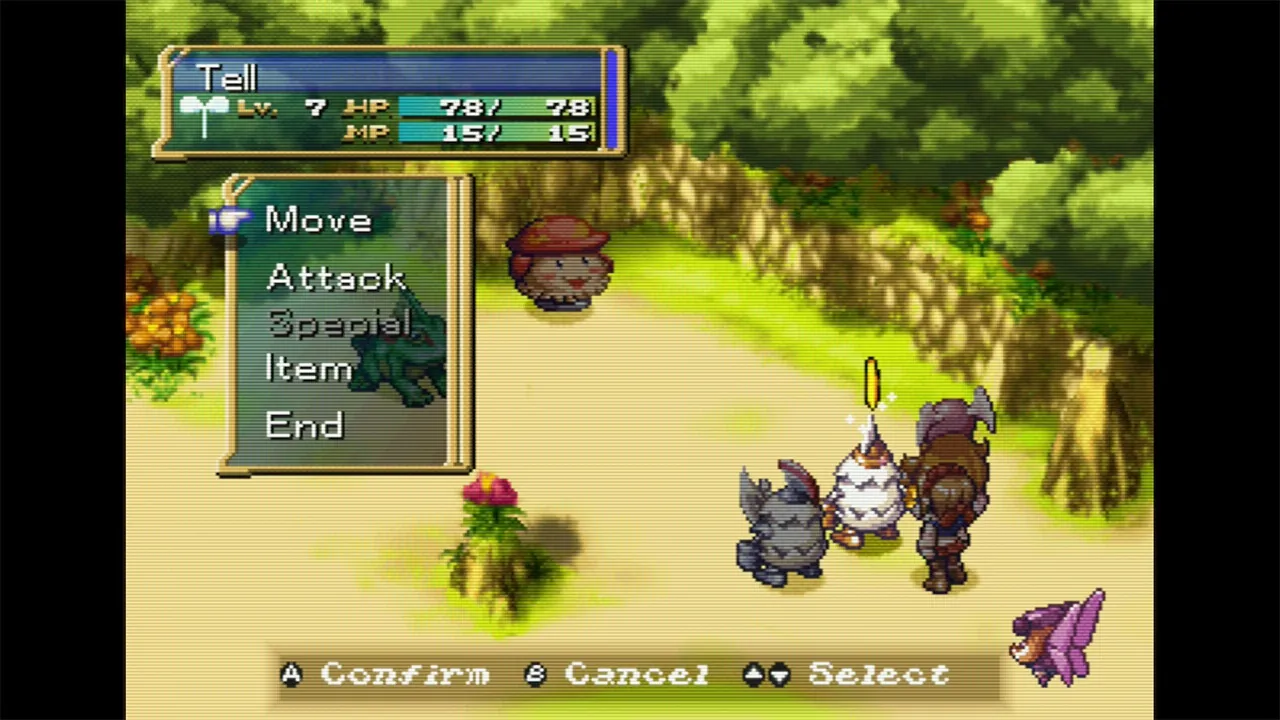Click the greyed-out Special command
The image size is (1280, 720).
point(338,323)
